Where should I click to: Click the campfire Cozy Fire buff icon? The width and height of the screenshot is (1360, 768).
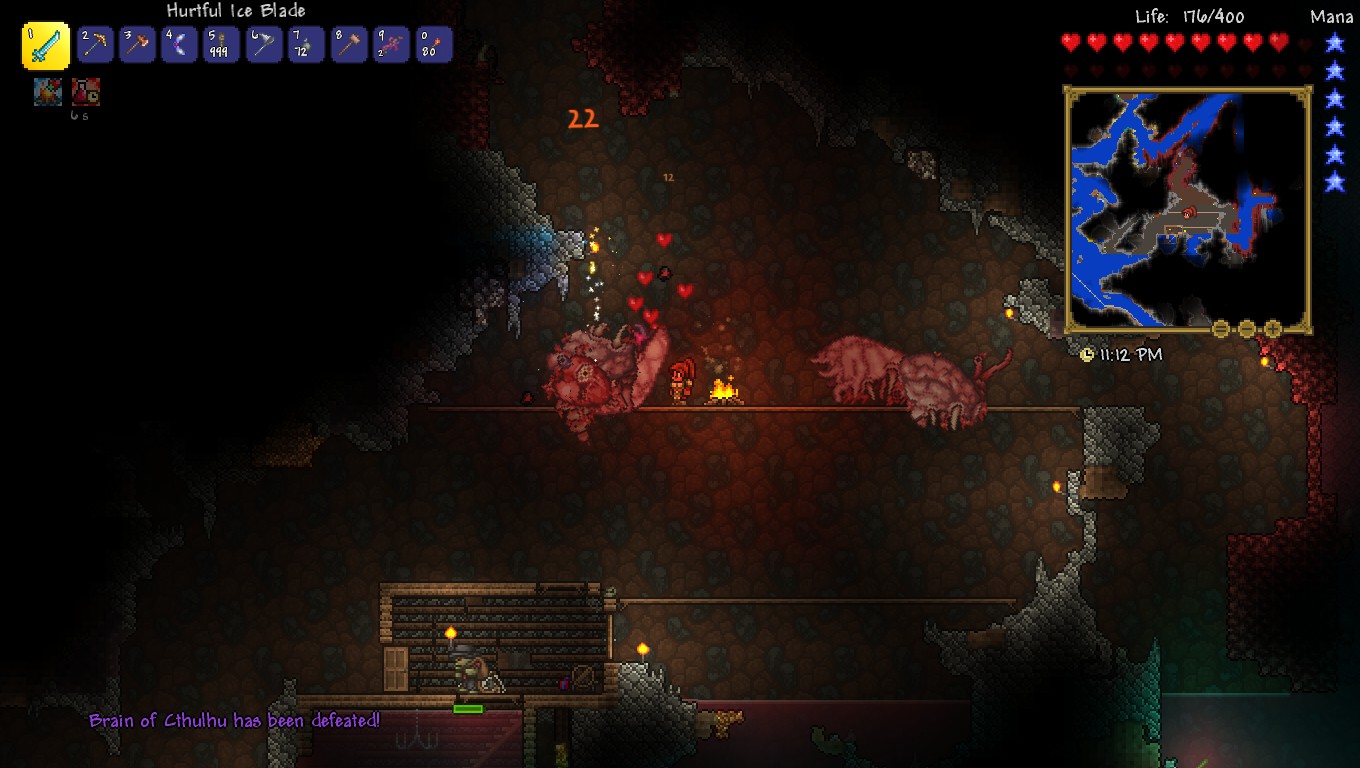(48, 92)
